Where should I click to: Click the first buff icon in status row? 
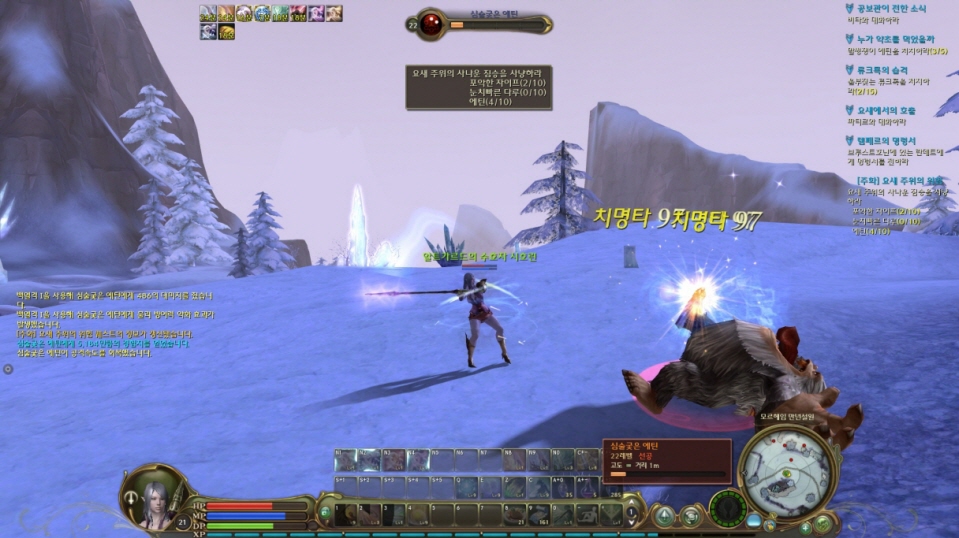pos(207,13)
